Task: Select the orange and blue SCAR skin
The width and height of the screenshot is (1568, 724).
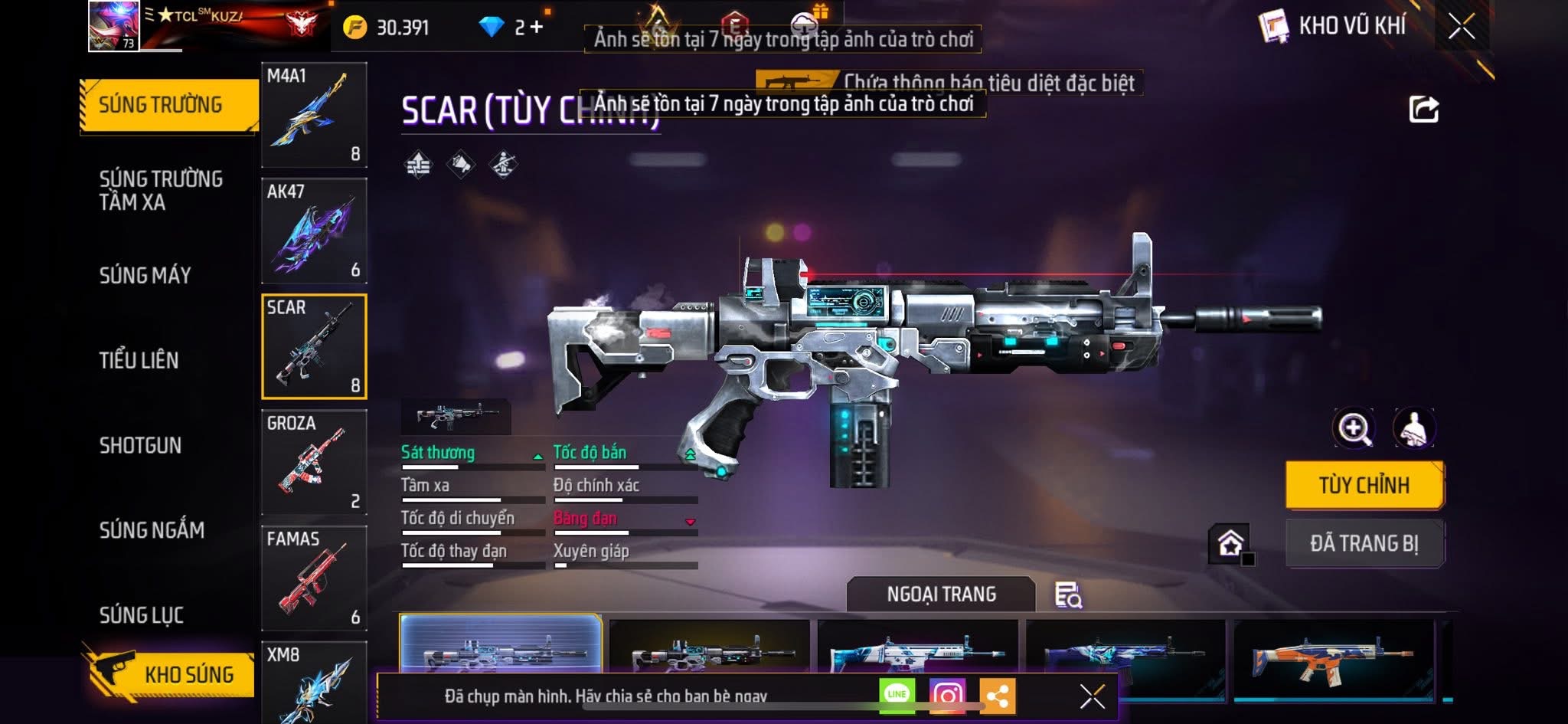Action: point(1332,659)
